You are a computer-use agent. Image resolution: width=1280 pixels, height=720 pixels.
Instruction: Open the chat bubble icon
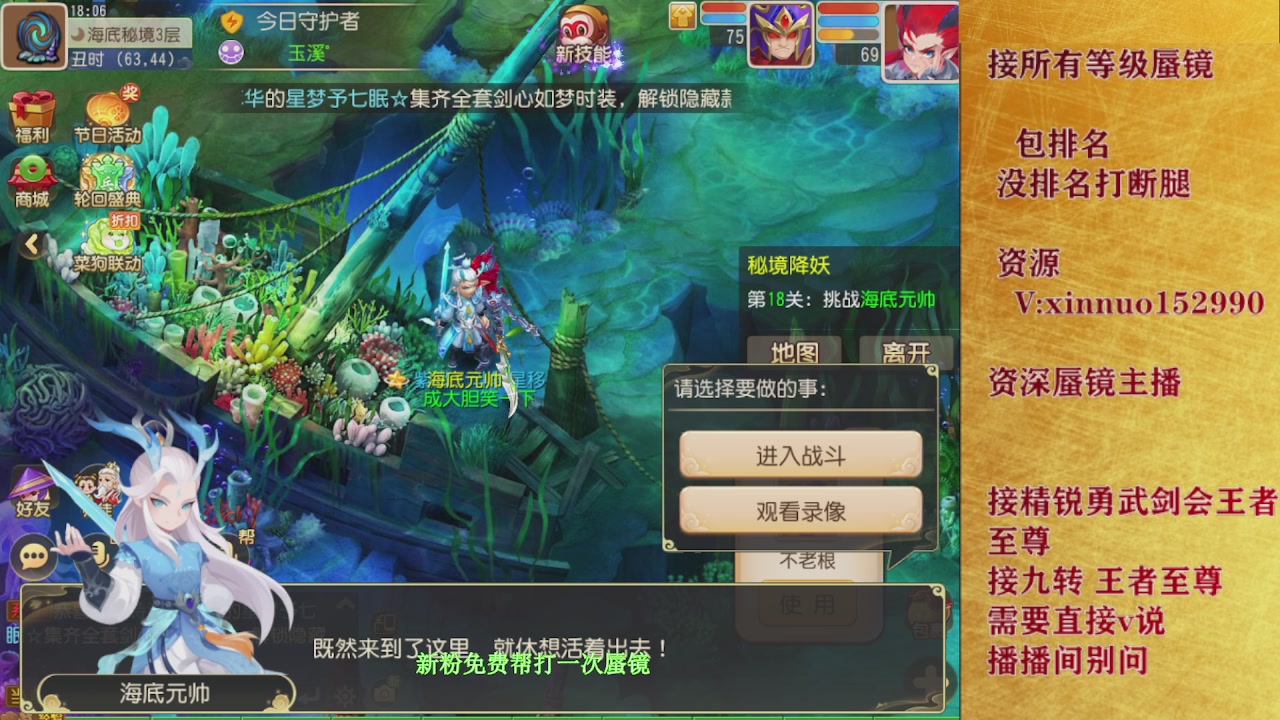33,556
